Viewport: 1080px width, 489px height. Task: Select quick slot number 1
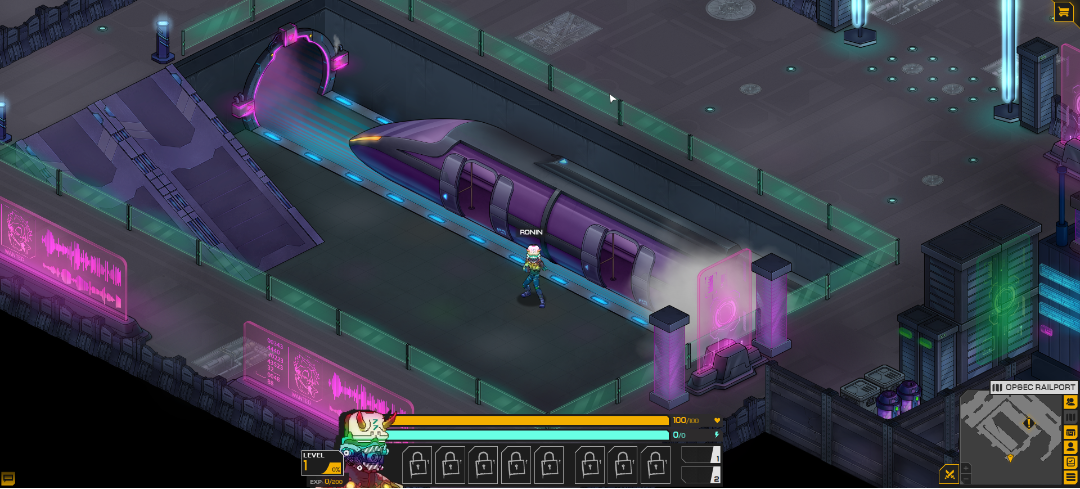coord(701,456)
